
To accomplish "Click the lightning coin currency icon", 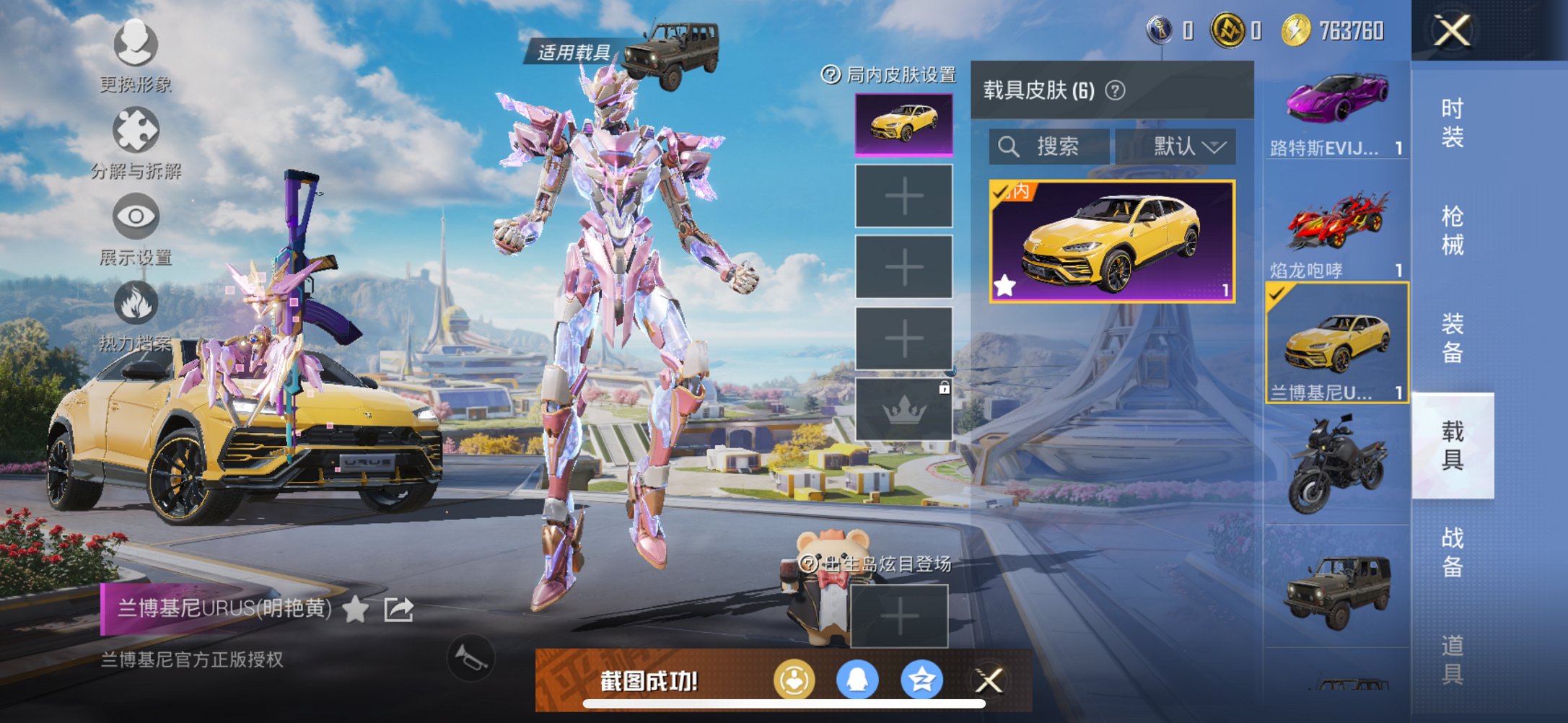I will pos(1297,30).
